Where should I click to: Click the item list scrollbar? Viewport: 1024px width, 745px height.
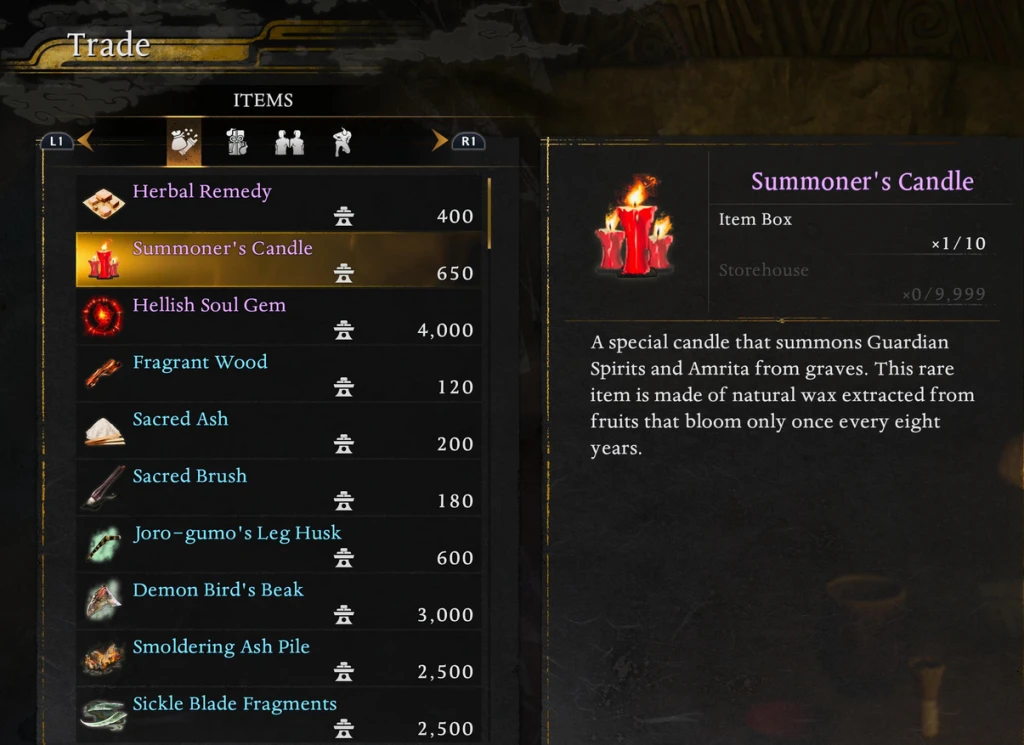tap(489, 213)
